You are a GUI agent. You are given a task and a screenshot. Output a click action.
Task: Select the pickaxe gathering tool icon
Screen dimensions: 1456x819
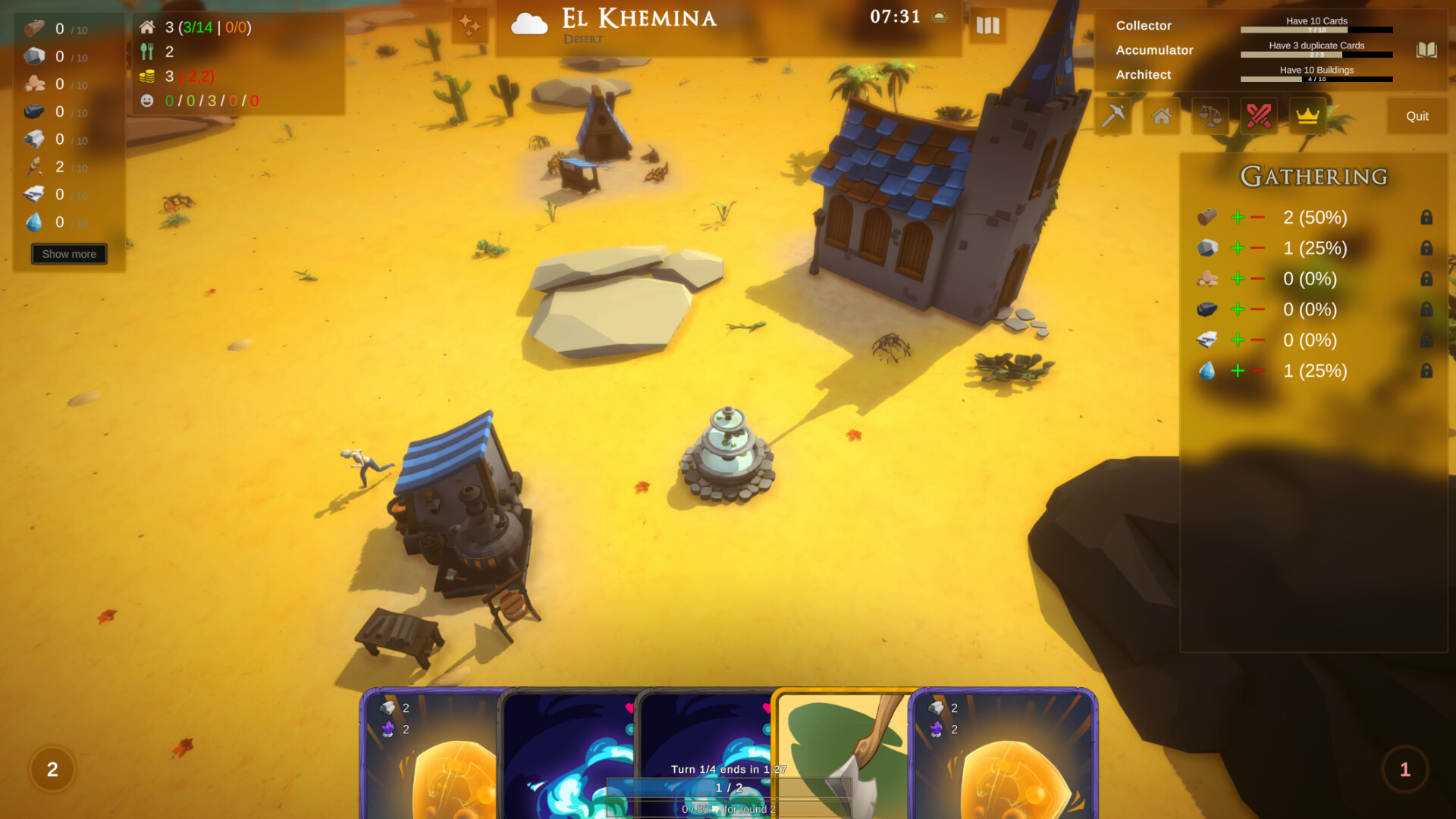pyautogui.click(x=1111, y=116)
